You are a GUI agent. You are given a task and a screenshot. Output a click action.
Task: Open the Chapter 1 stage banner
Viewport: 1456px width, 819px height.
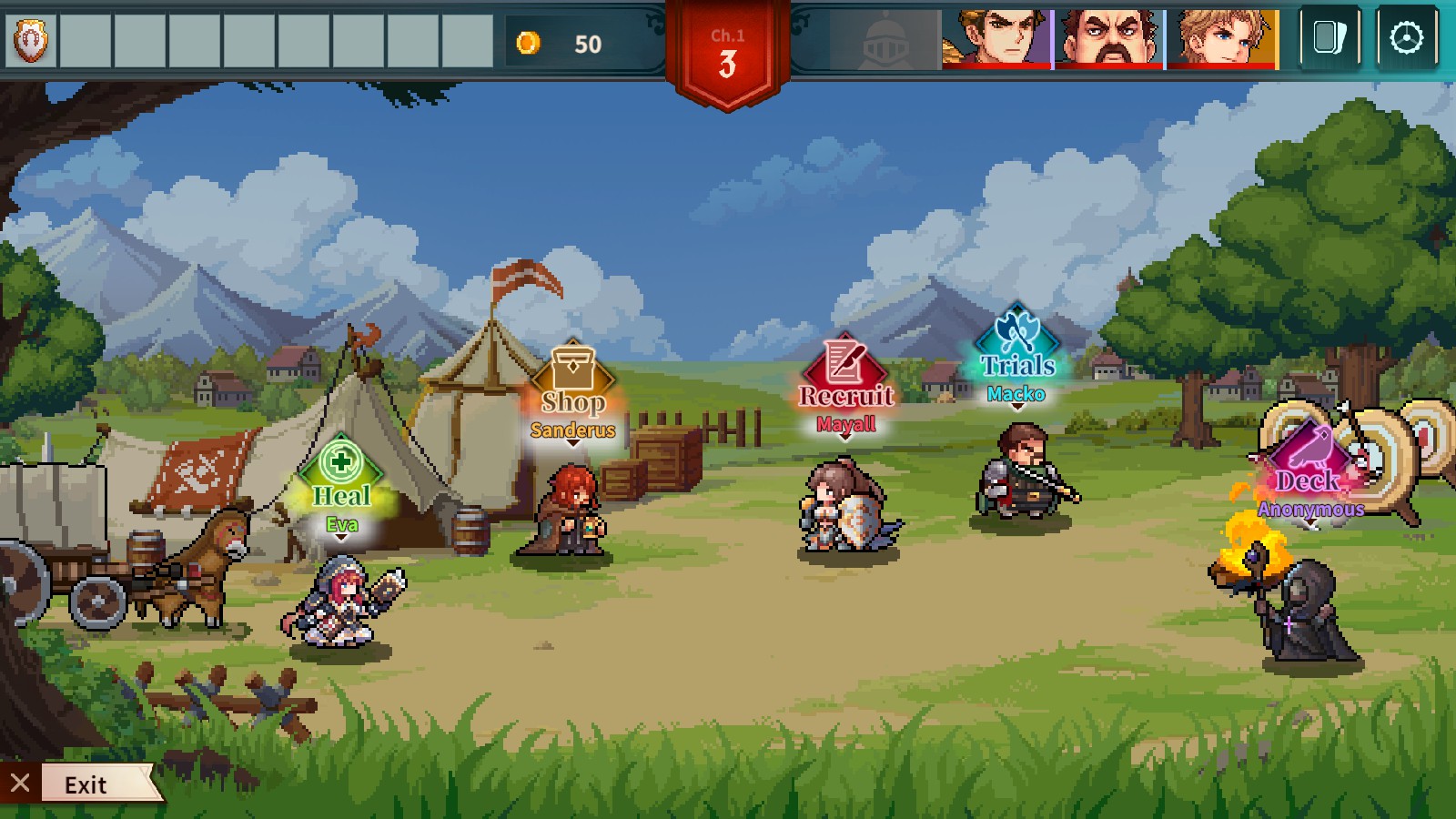[727, 55]
